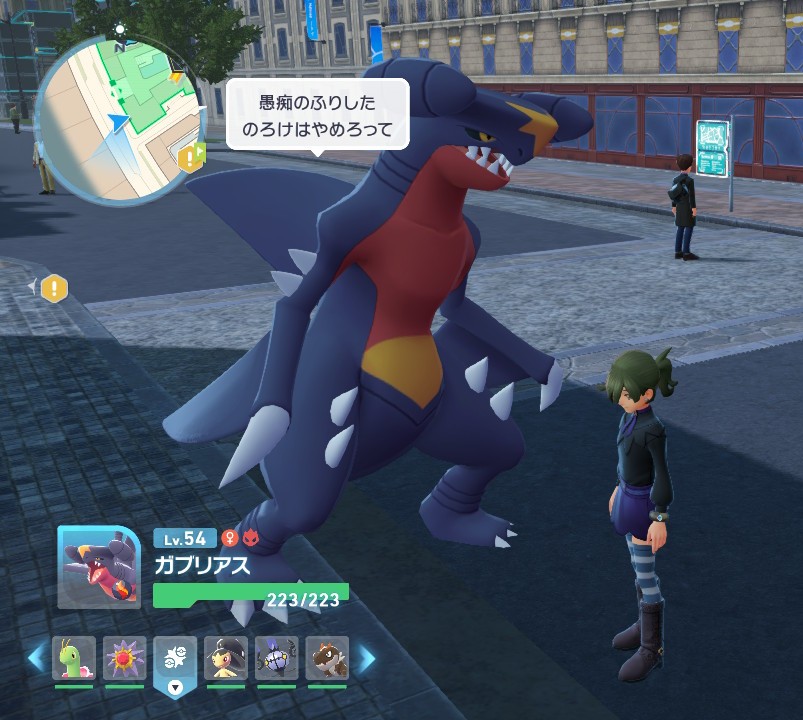Pick the Chandelure party slot
803x720 pixels.
coord(277,658)
